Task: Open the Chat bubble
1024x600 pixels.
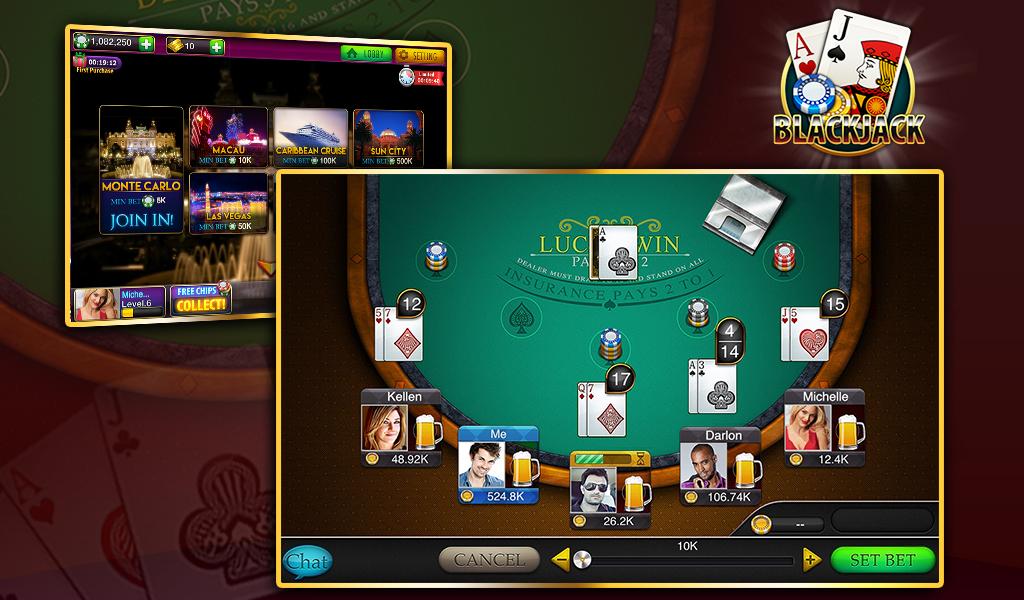Action: tap(306, 562)
